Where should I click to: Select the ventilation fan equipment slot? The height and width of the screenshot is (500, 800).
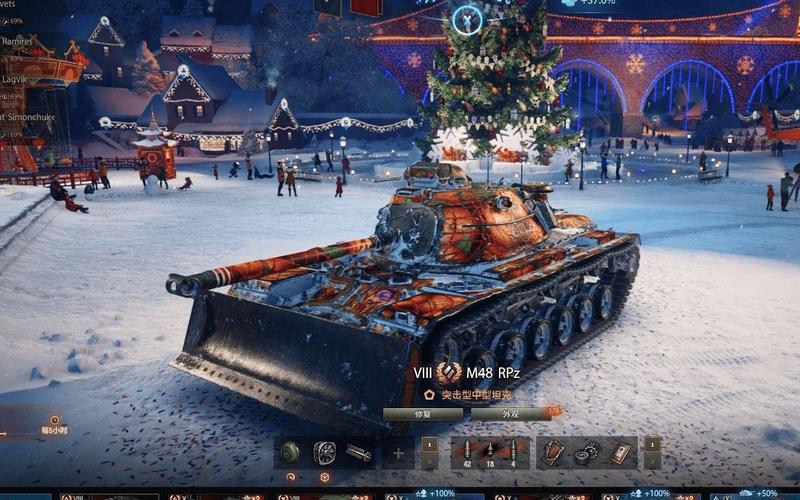pos(324,453)
